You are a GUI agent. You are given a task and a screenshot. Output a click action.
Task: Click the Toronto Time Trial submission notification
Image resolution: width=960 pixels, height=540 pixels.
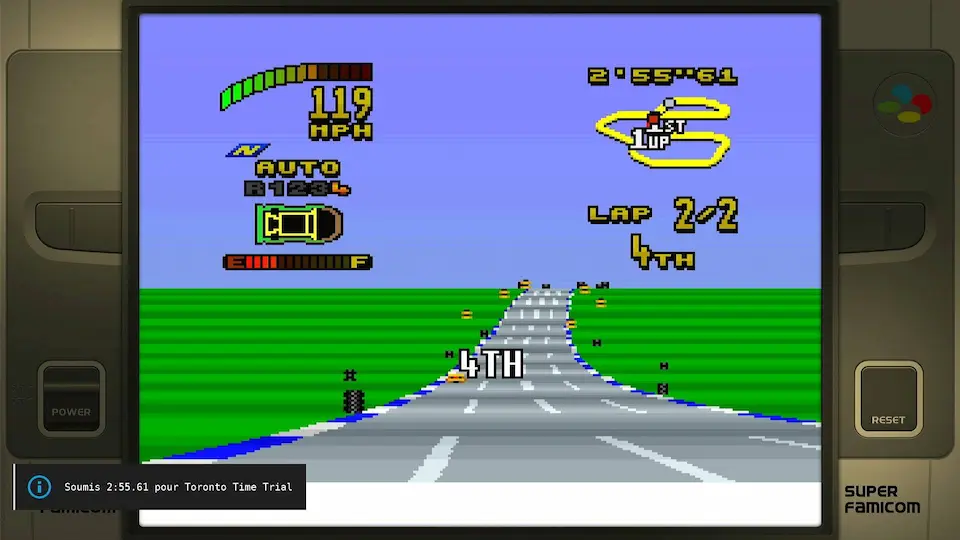160,487
